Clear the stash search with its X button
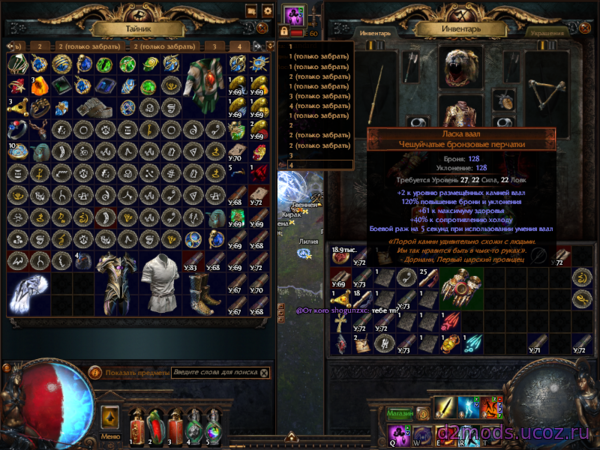Image resolution: width=600 pixels, height=450 pixels. (265, 372)
